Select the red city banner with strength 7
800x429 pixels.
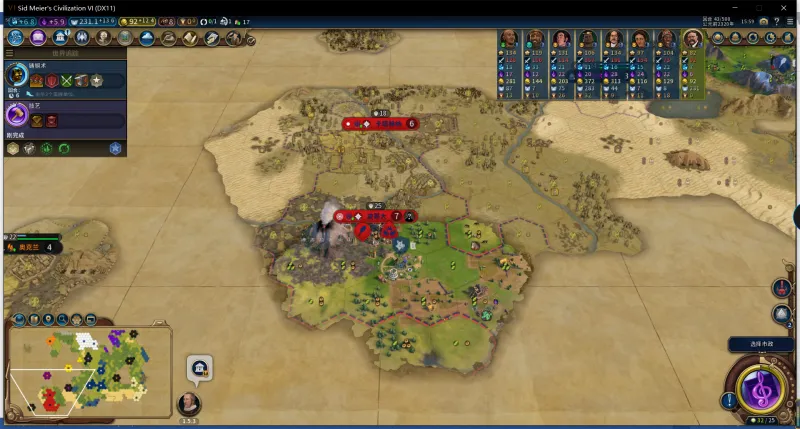[375, 215]
